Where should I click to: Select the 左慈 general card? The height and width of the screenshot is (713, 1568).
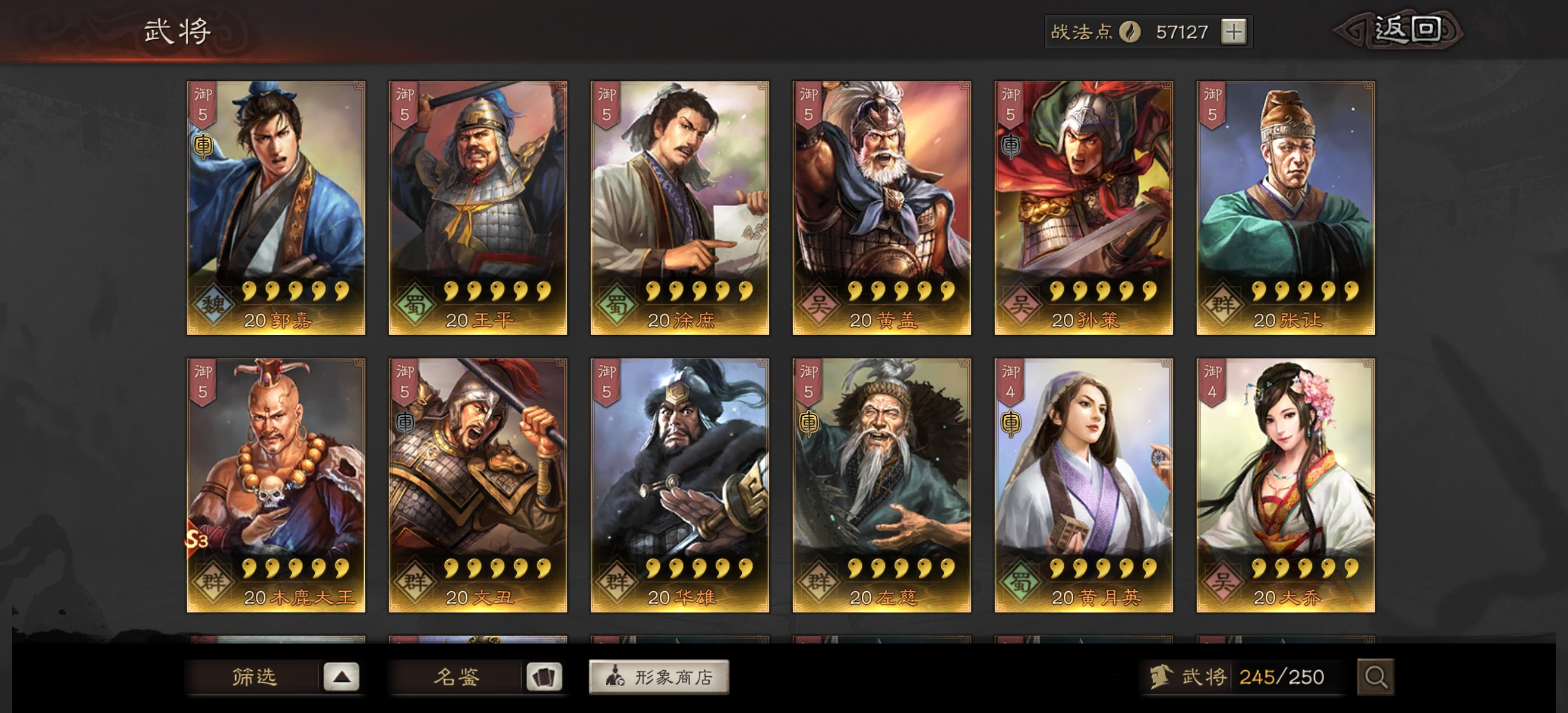tap(881, 485)
